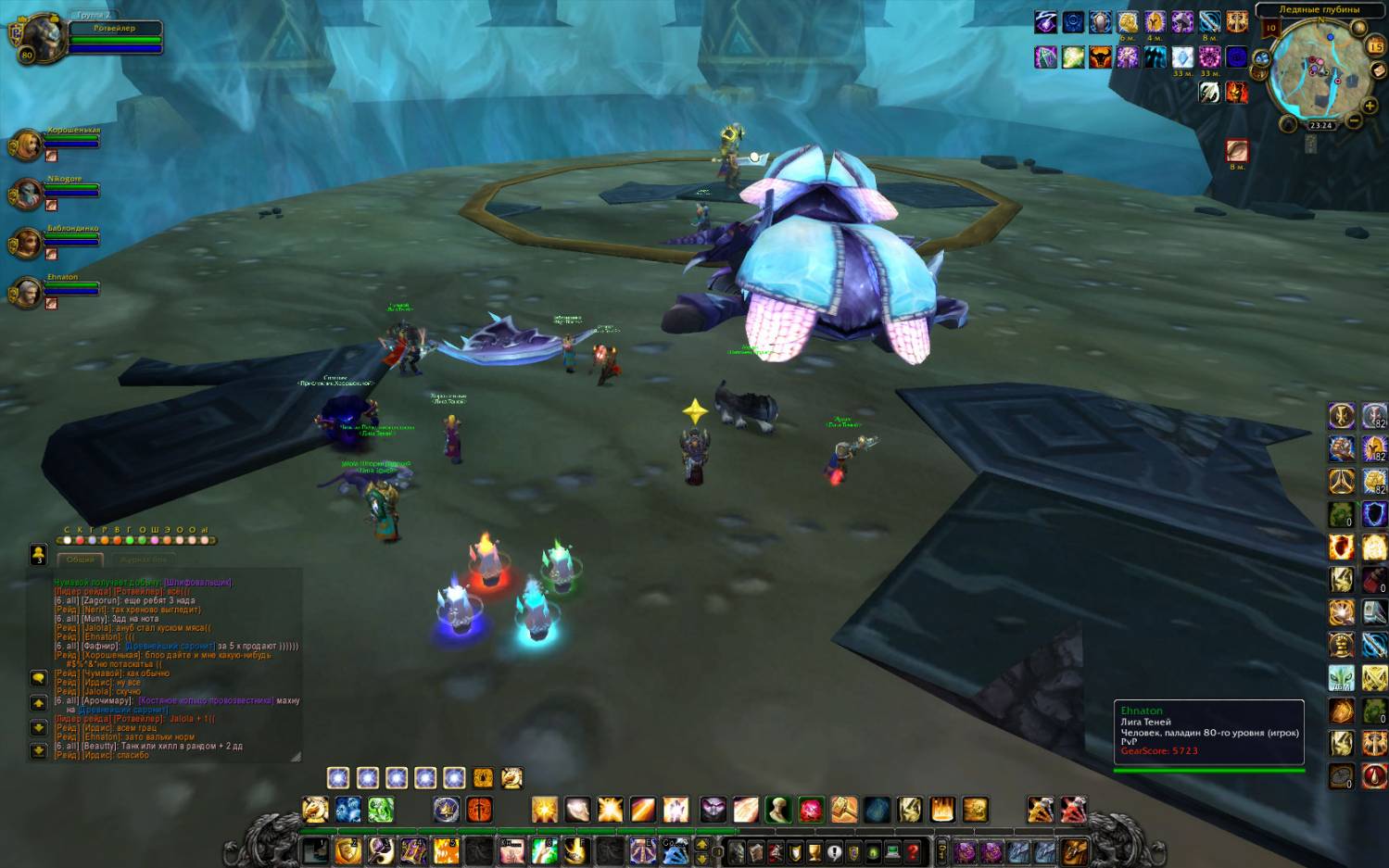Open the calendar showing day 15
This screenshot has height=868, width=1389.
1375,45
